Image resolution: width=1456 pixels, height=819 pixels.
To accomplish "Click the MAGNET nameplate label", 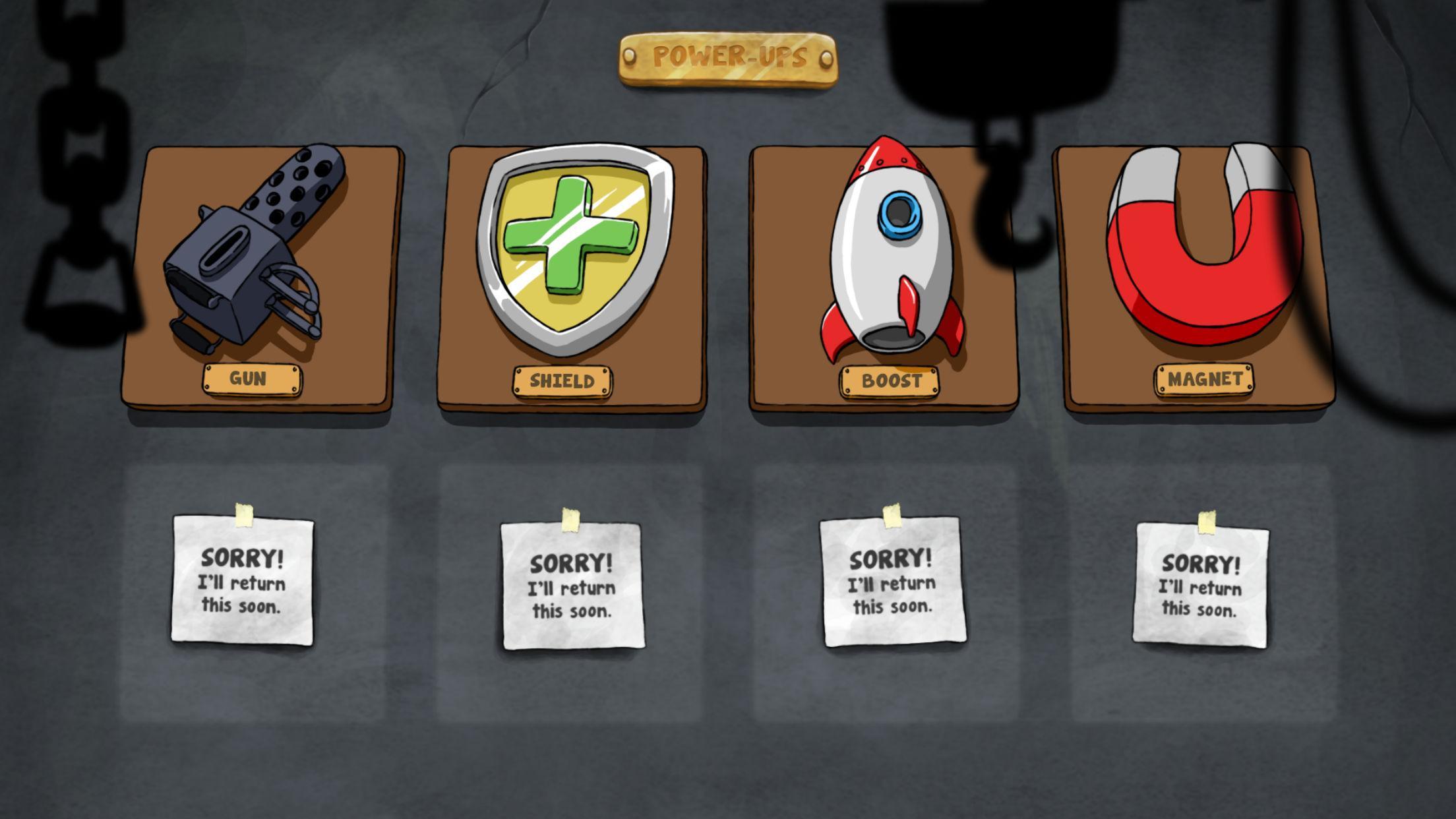I will pyautogui.click(x=1204, y=379).
